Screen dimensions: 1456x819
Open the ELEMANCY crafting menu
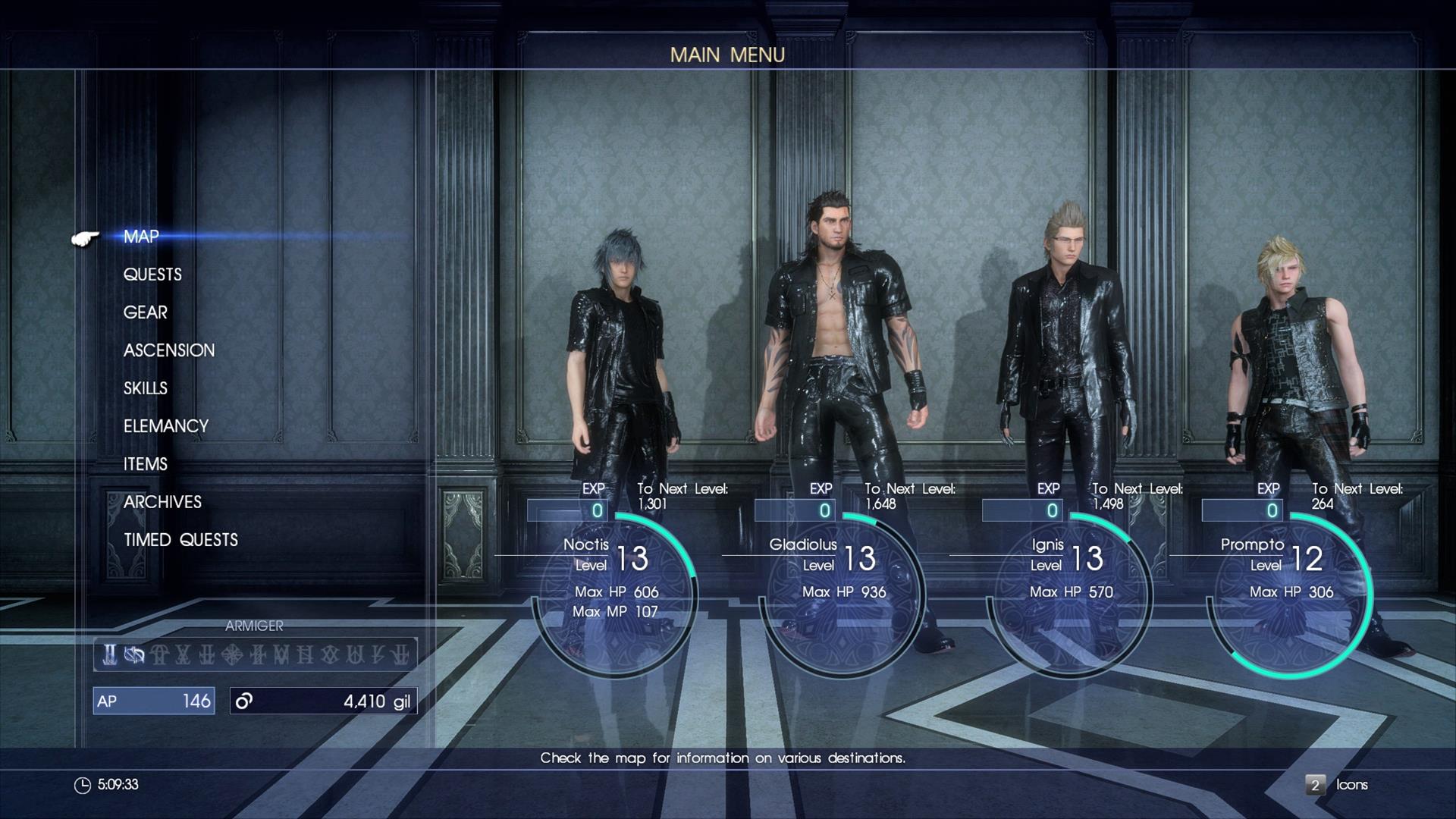coord(165,425)
